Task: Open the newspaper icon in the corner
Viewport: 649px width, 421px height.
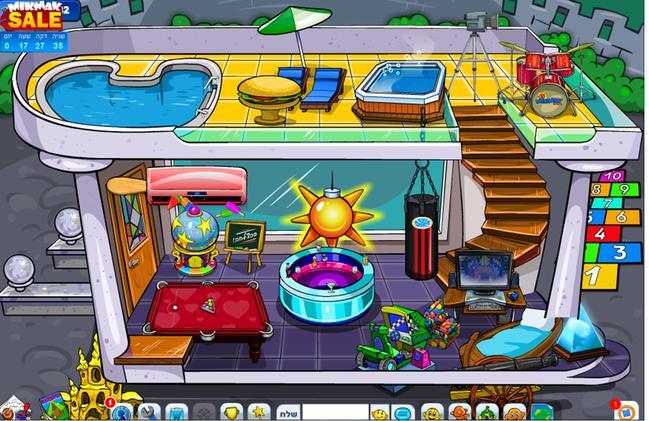Action: 14,409
